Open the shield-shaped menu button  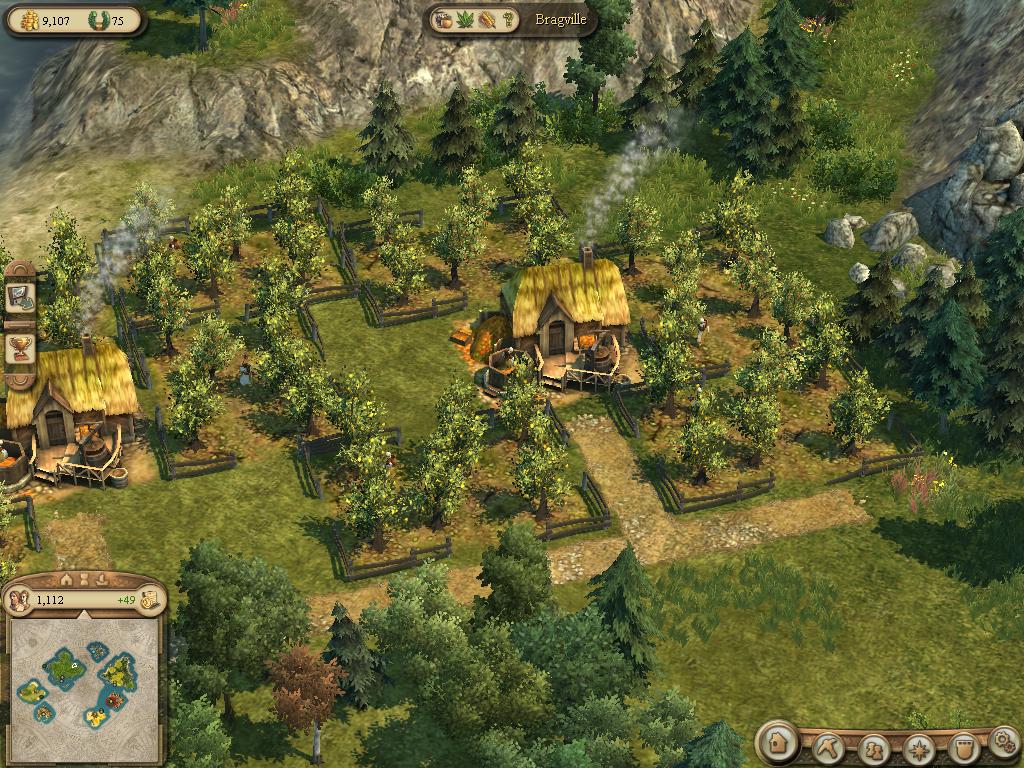(962, 747)
